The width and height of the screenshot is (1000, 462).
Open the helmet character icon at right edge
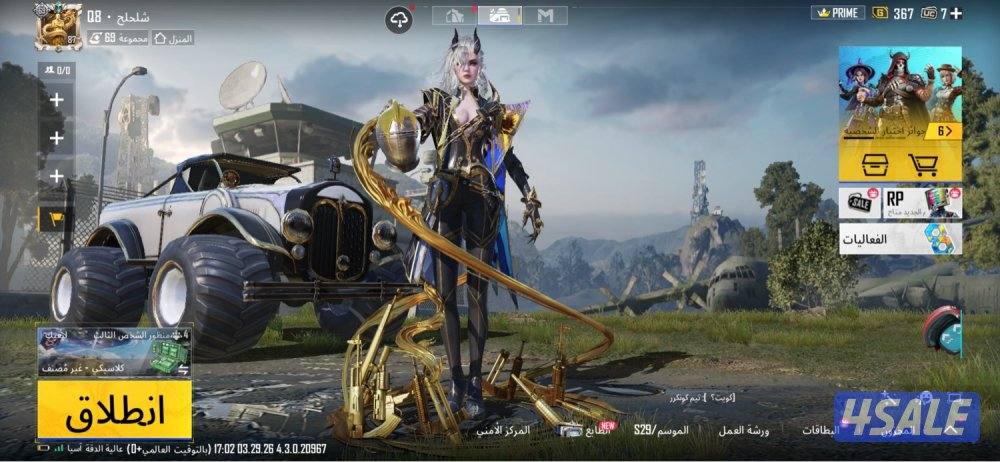pyautogui.click(x=943, y=330)
